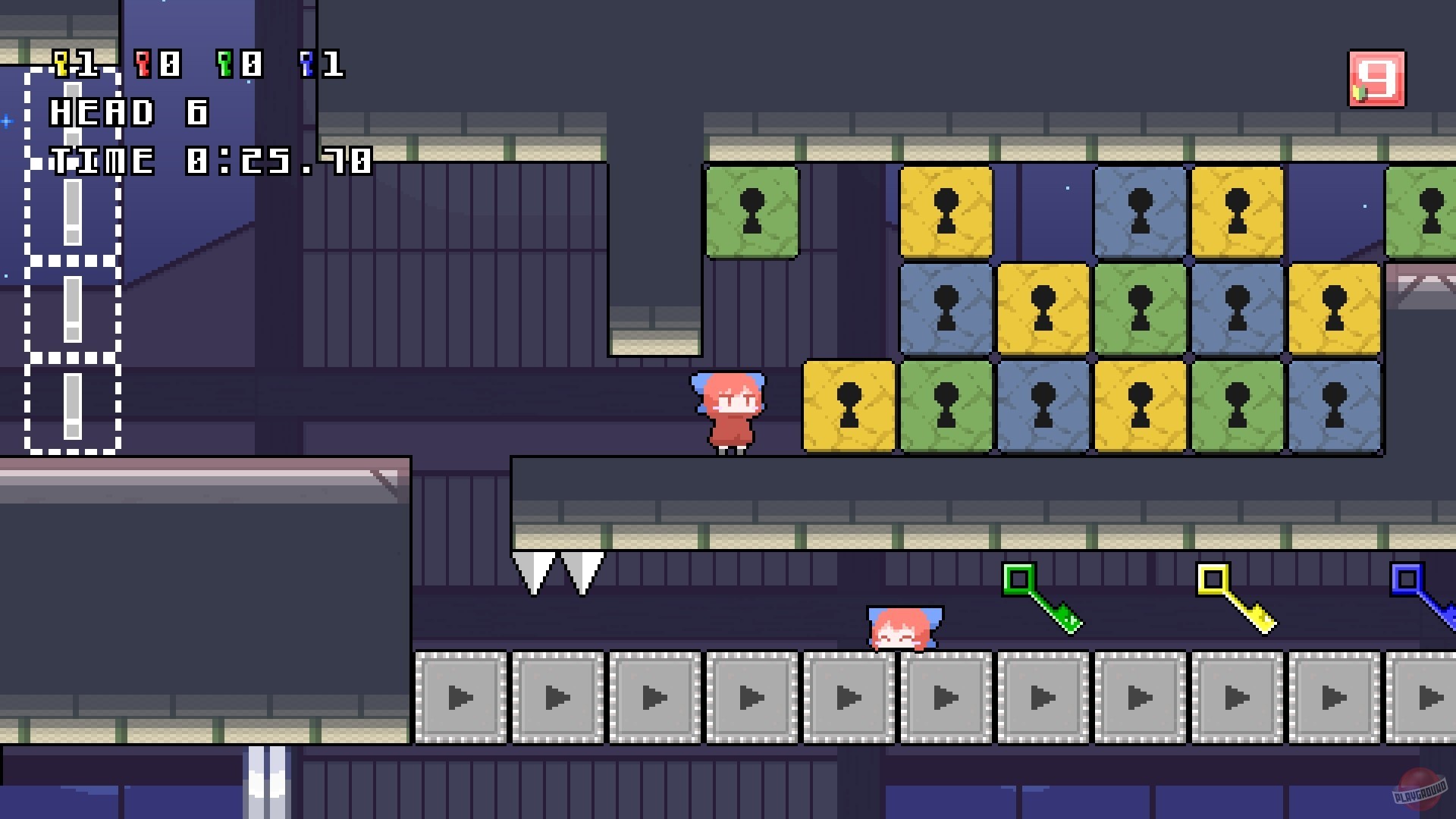Screen dimensions: 1456x819
Task: Click the standing red-haired character
Action: tap(730, 409)
